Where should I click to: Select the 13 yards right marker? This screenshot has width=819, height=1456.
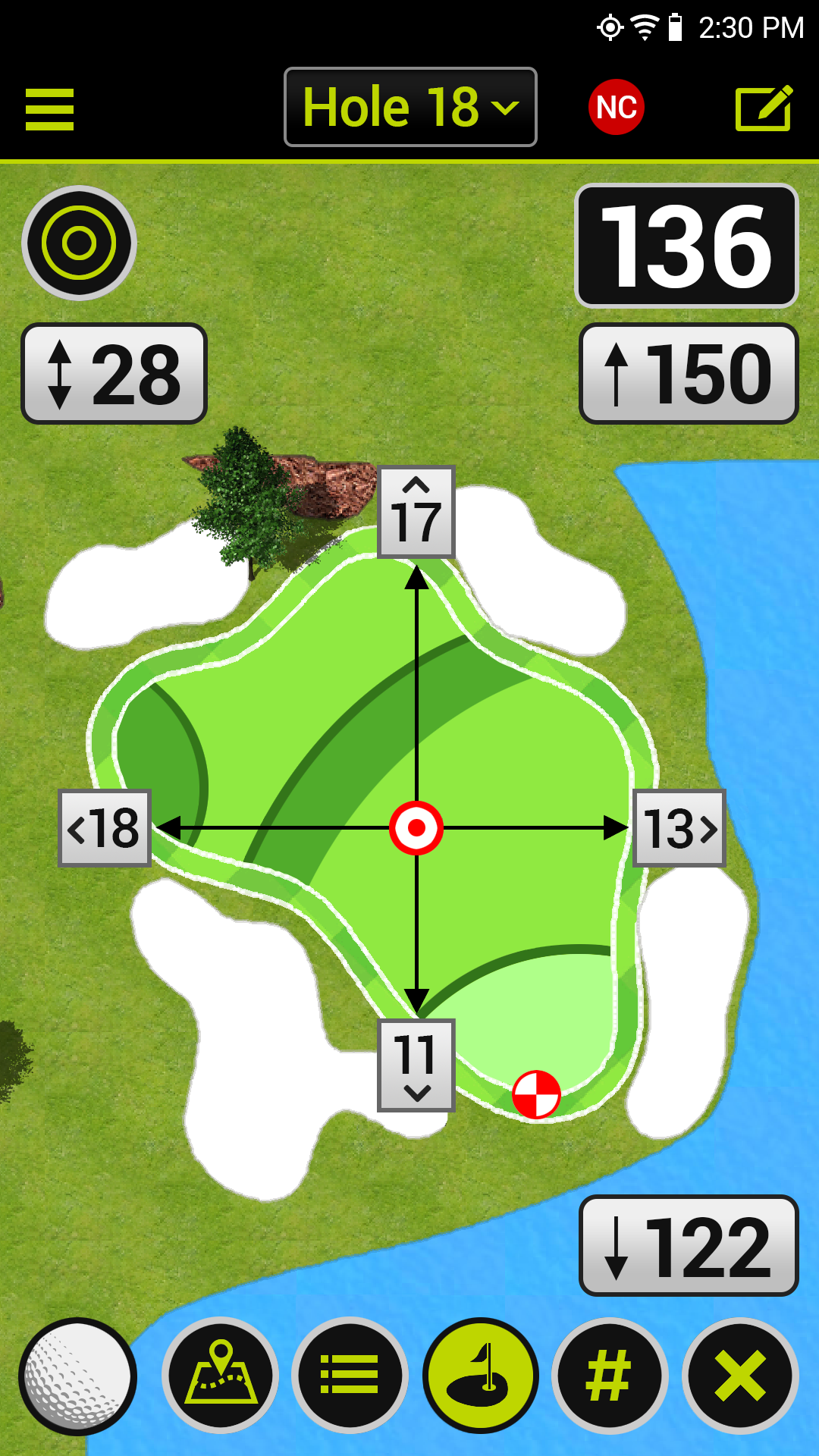pos(679,828)
